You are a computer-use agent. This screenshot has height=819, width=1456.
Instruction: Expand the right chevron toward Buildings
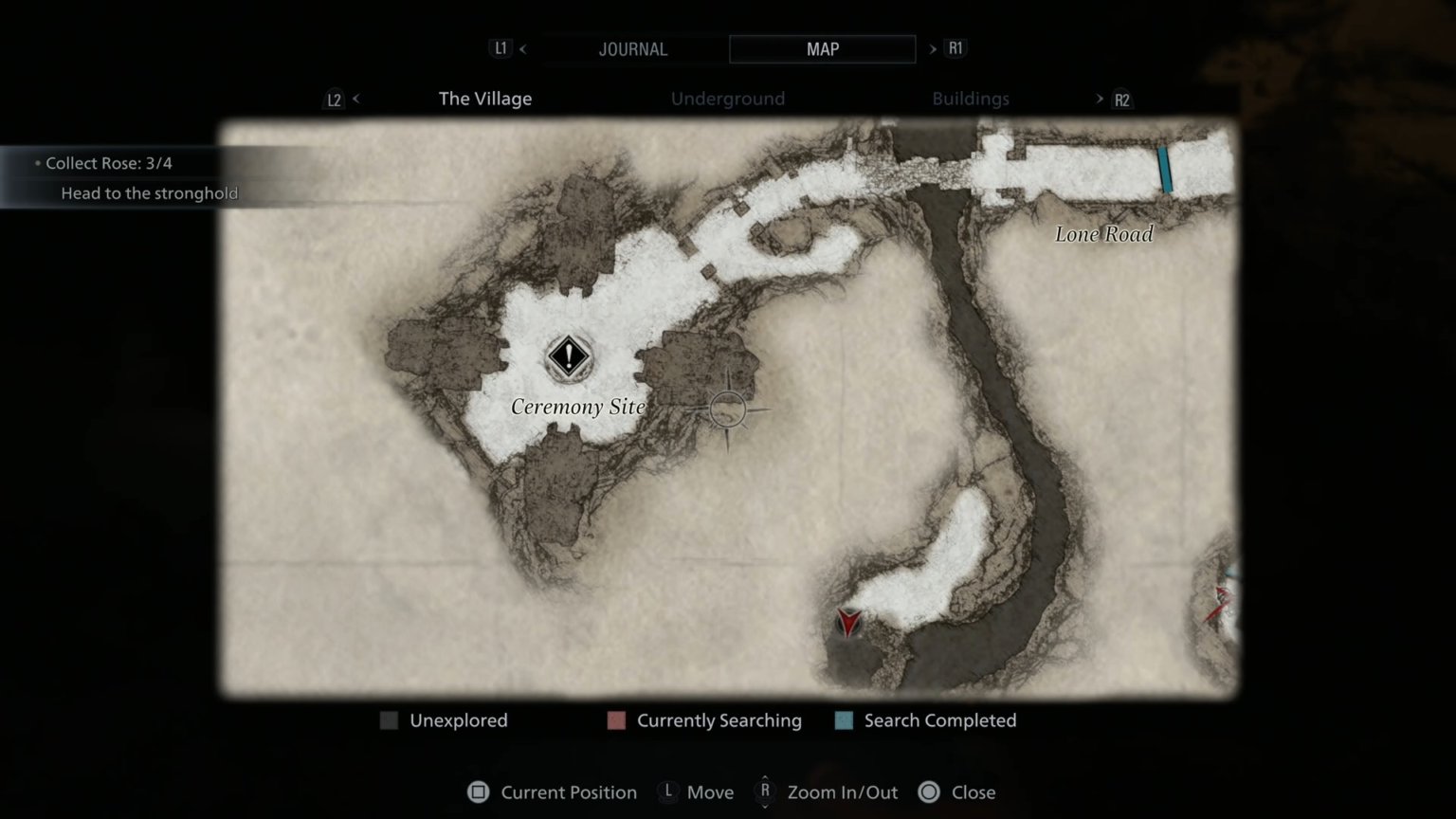click(1099, 98)
